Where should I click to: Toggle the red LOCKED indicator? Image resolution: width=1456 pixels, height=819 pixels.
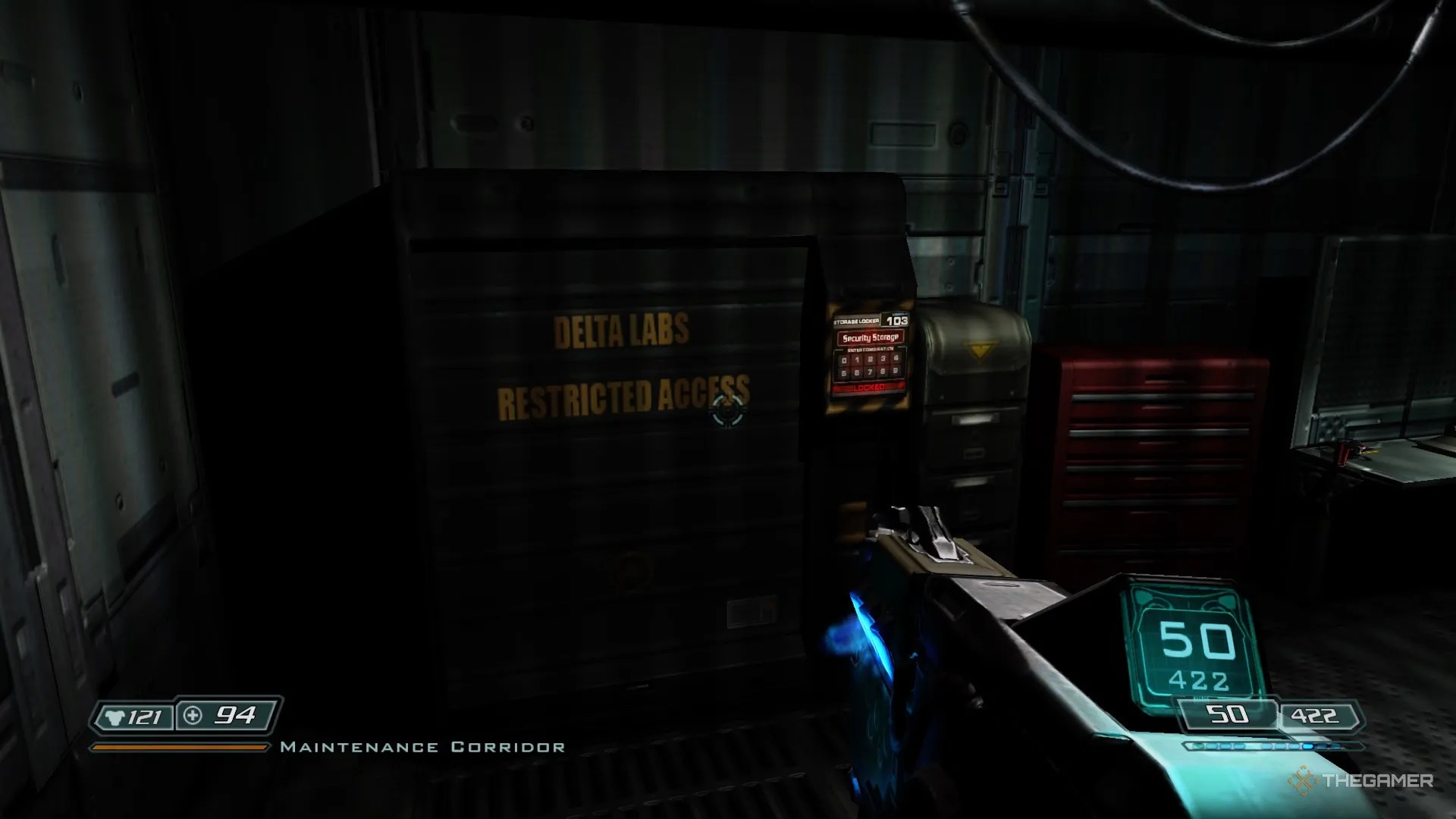pos(869,387)
